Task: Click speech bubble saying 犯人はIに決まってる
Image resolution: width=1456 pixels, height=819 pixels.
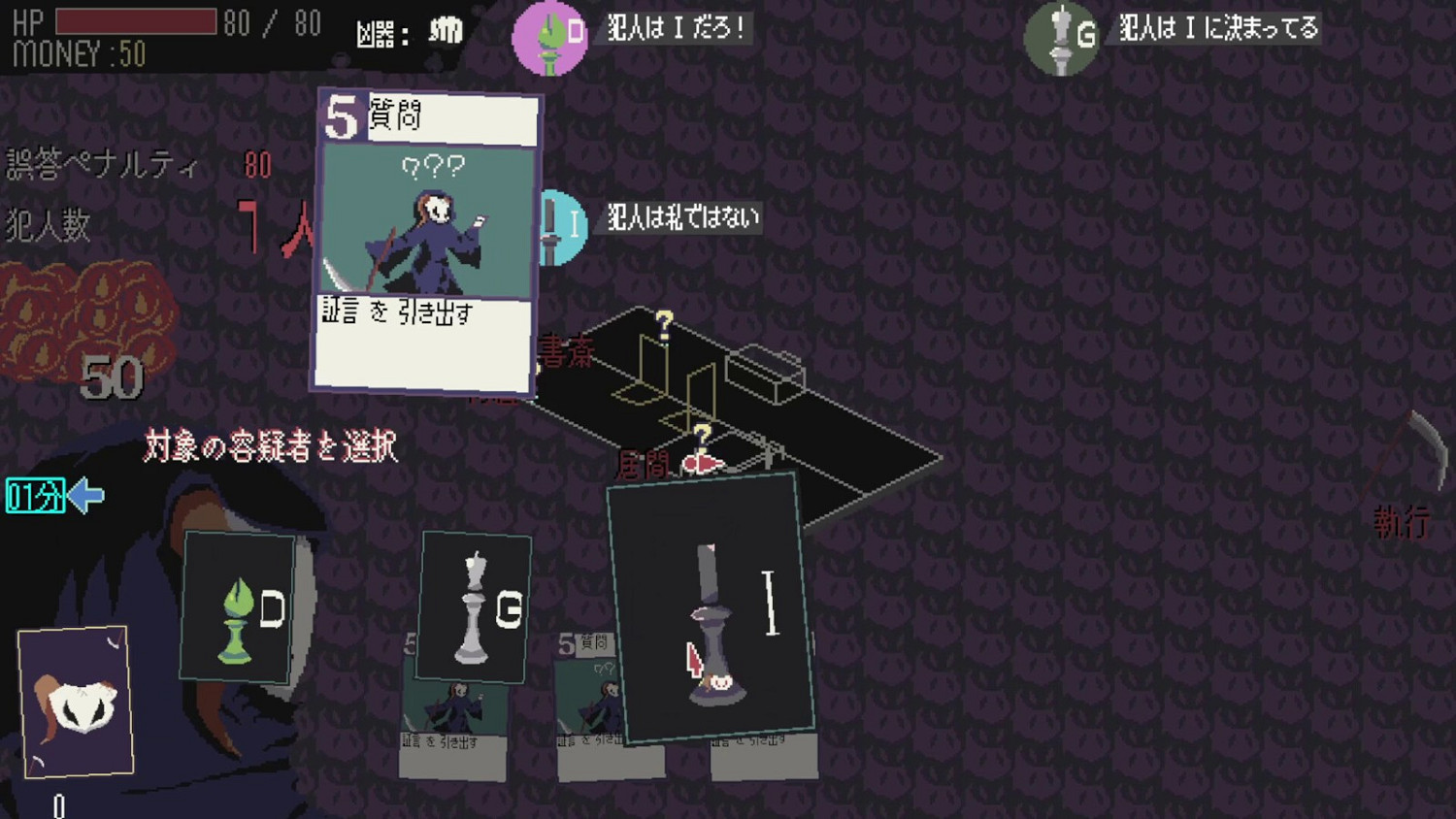Action: [1218, 29]
